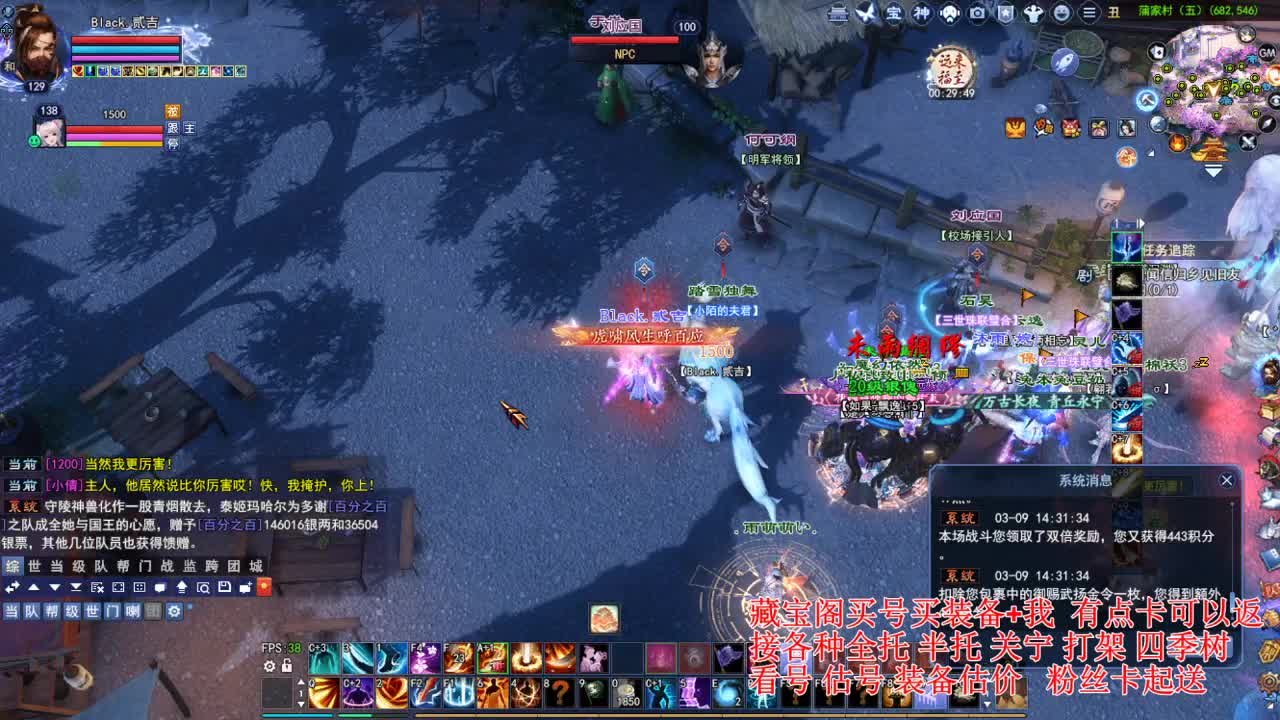1280x720 pixels.
Task: Open chat search with the magnifier icon
Action: (205, 588)
